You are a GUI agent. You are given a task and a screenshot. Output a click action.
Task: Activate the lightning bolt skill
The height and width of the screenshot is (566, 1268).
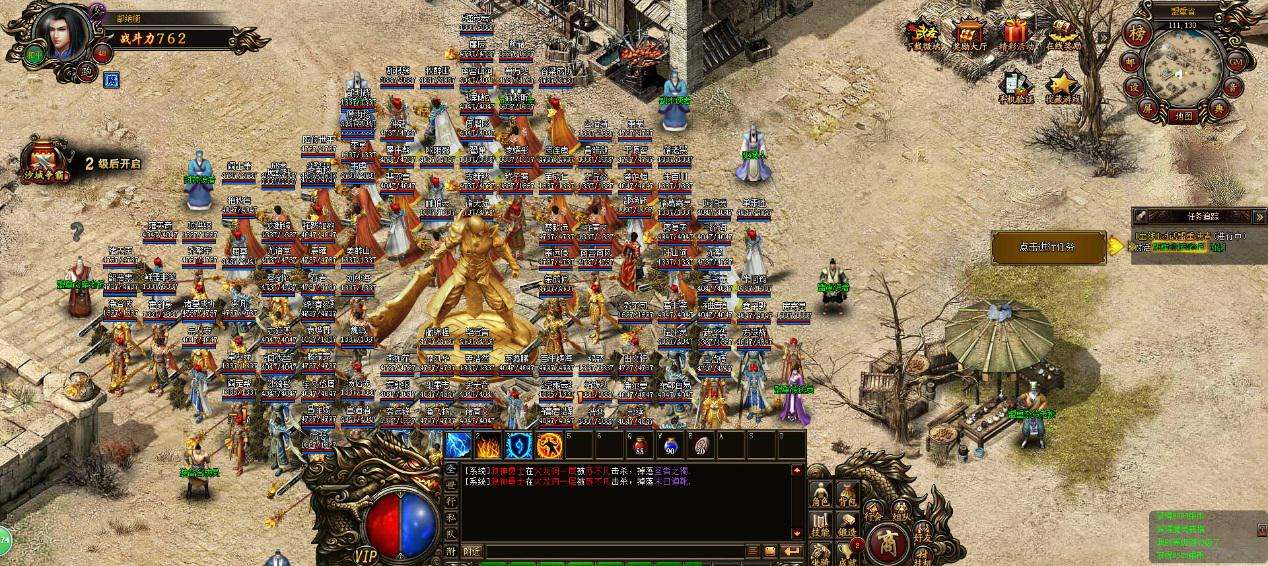458,446
